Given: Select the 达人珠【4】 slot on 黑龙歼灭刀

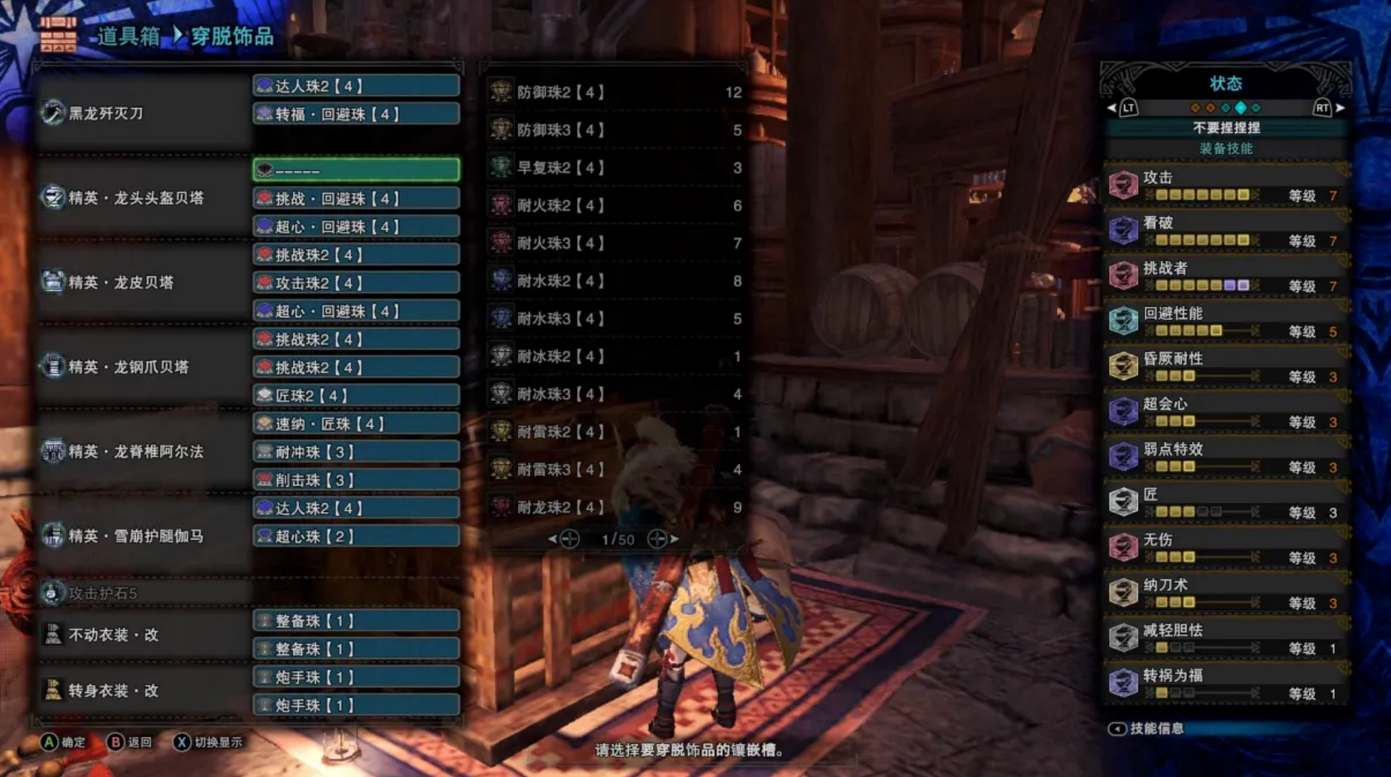Looking at the screenshot, I should [356, 86].
